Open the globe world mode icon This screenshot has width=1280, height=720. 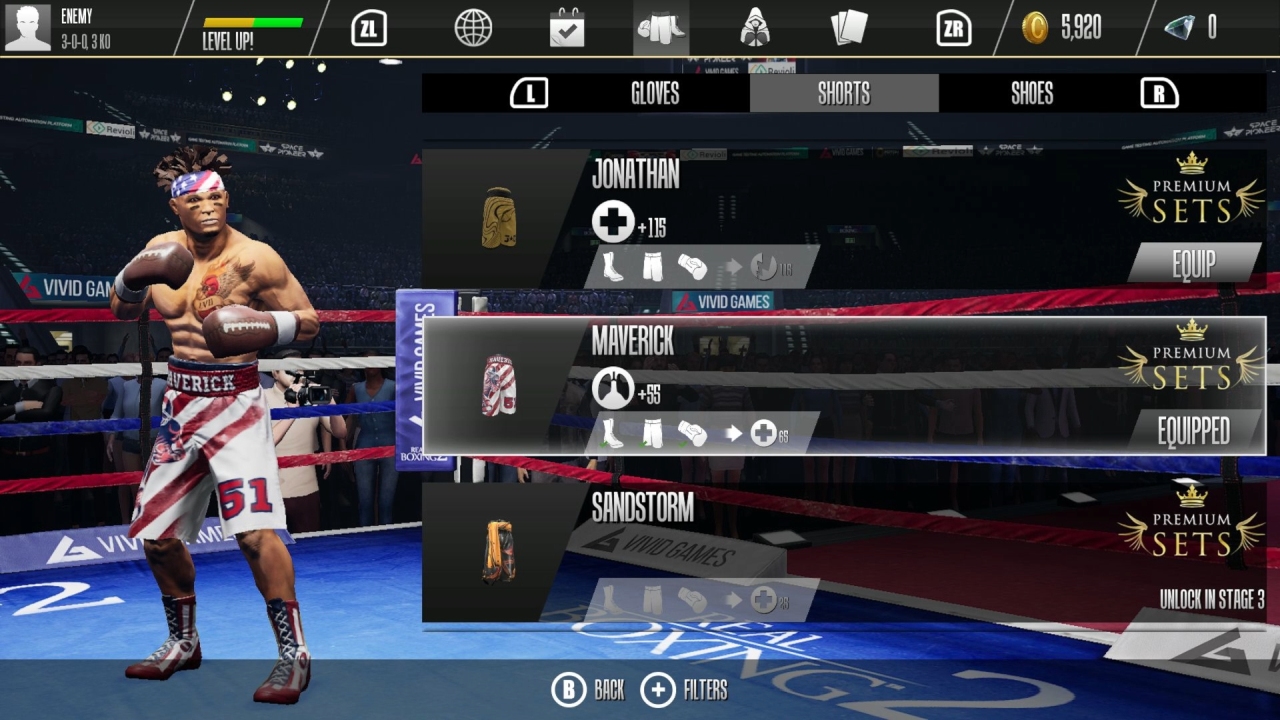(472, 28)
